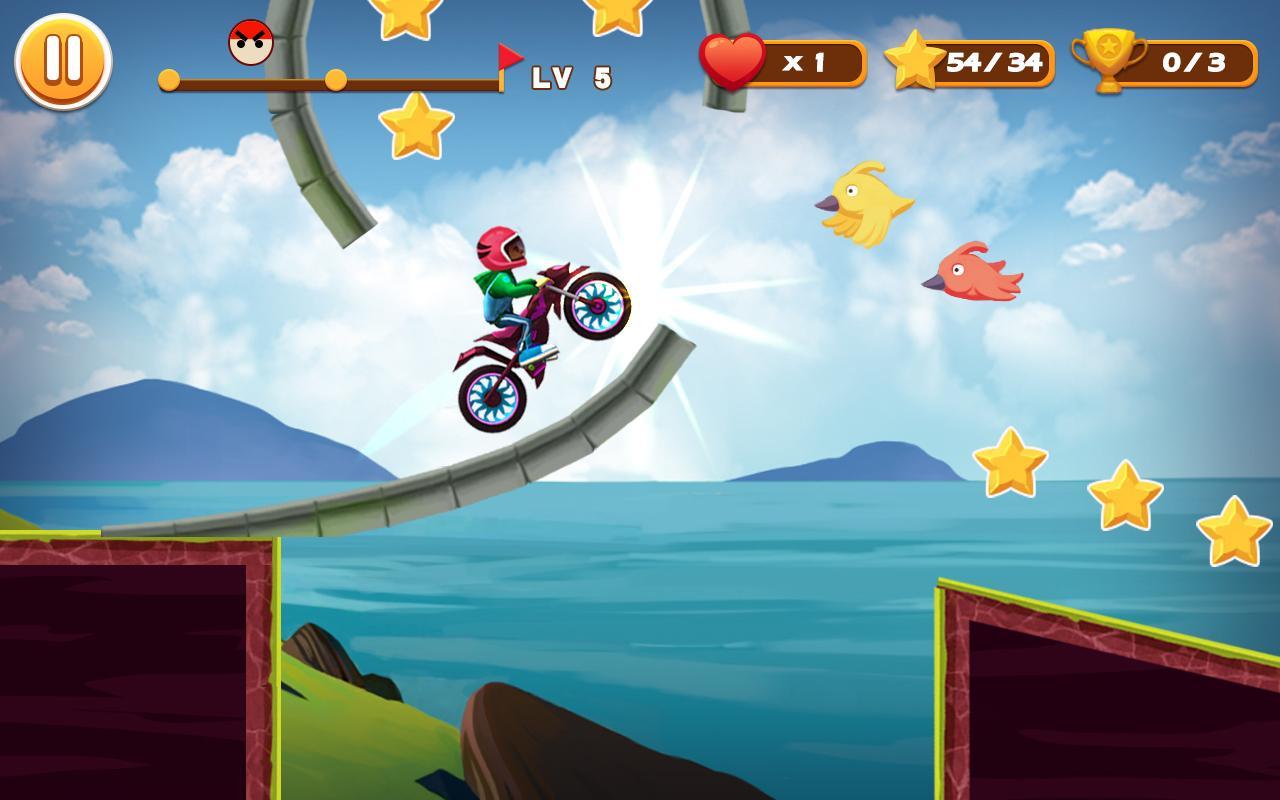This screenshot has height=800, width=1280.
Task: Tap the star collectible counter icon
Action: 913,60
